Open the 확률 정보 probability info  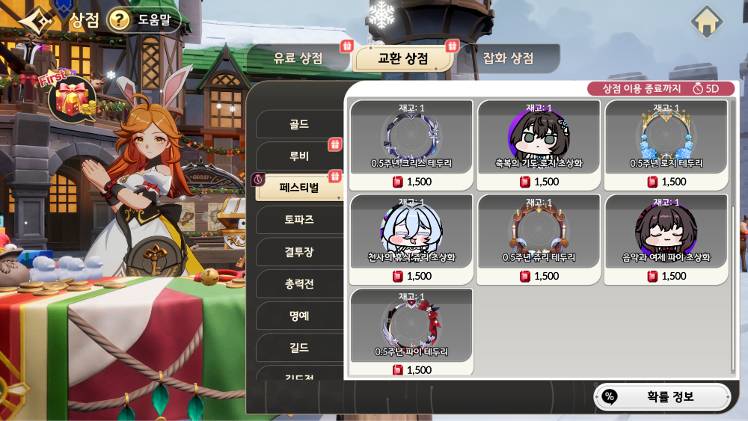pyautogui.click(x=661, y=396)
